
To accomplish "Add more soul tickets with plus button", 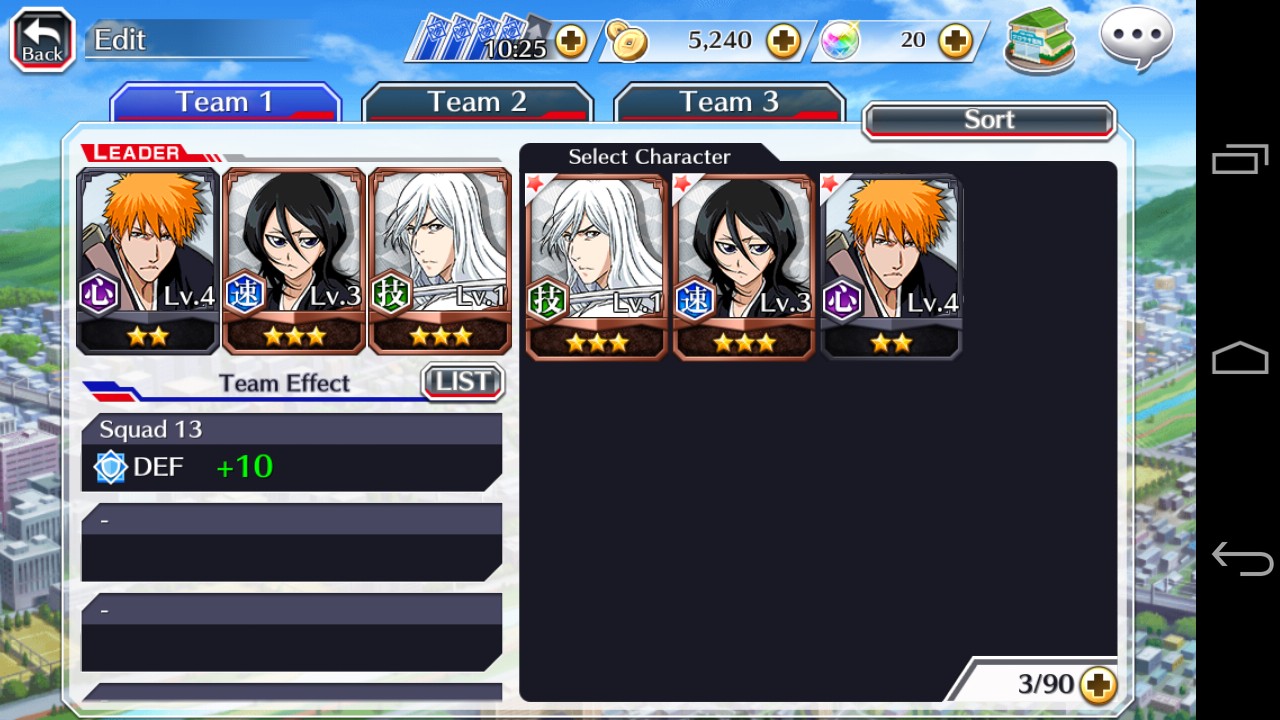I will (571, 41).
